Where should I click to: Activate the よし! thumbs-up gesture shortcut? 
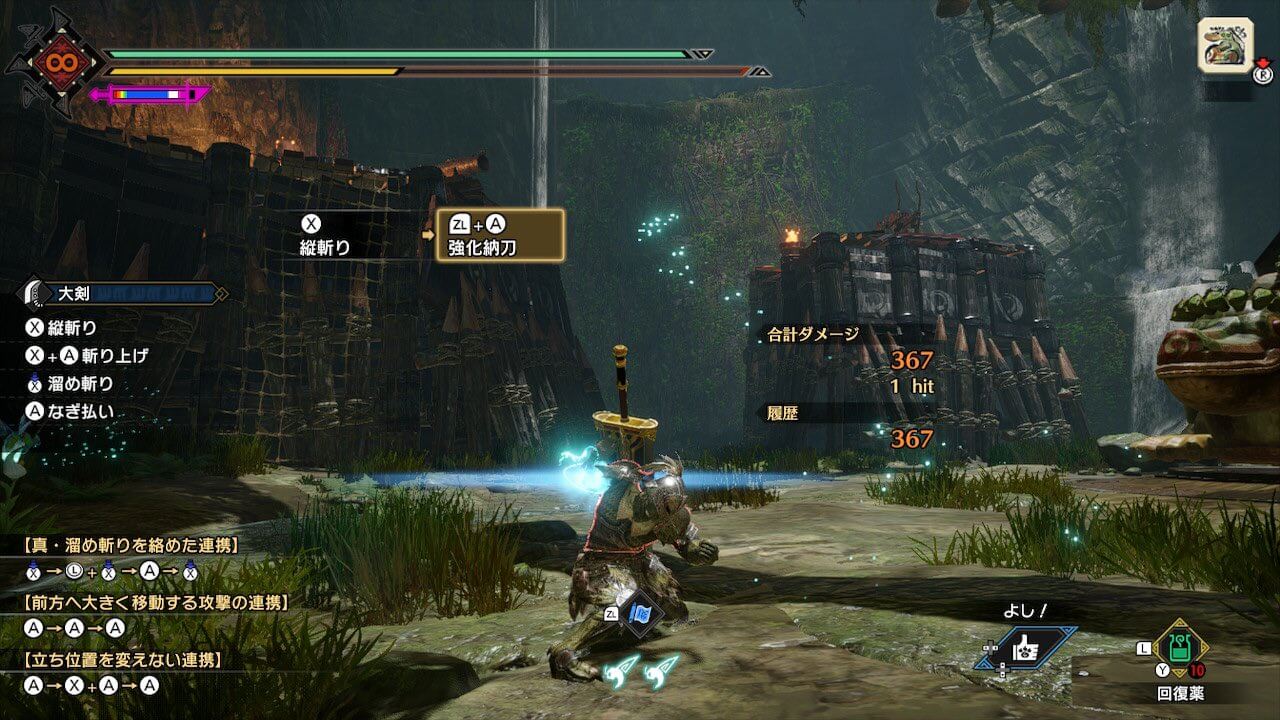tap(1029, 649)
